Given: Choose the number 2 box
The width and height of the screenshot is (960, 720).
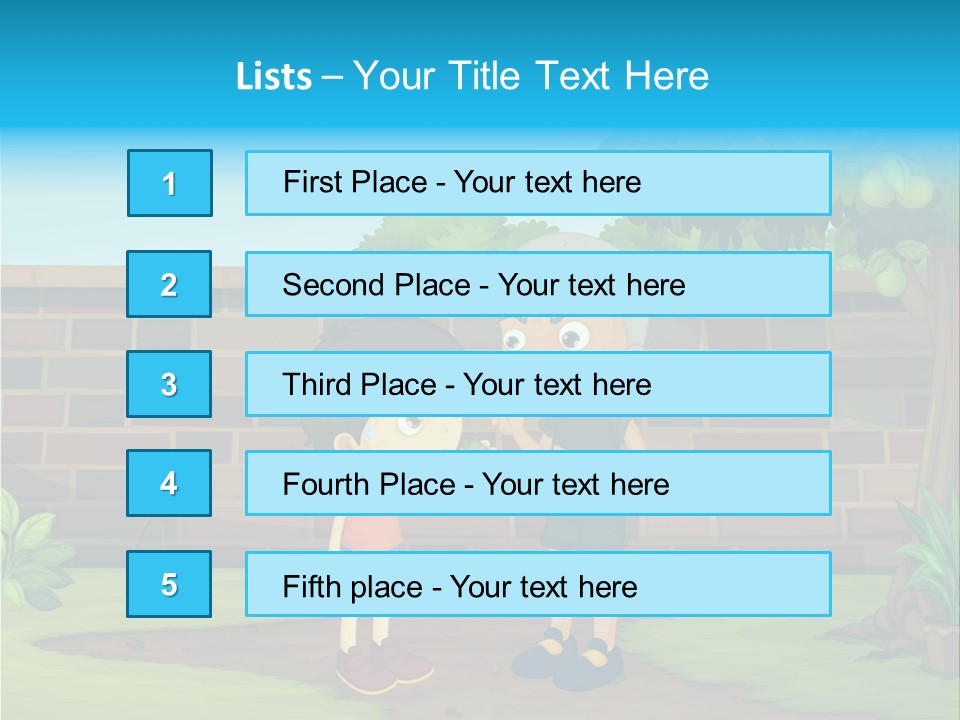Looking at the screenshot, I should [169, 284].
